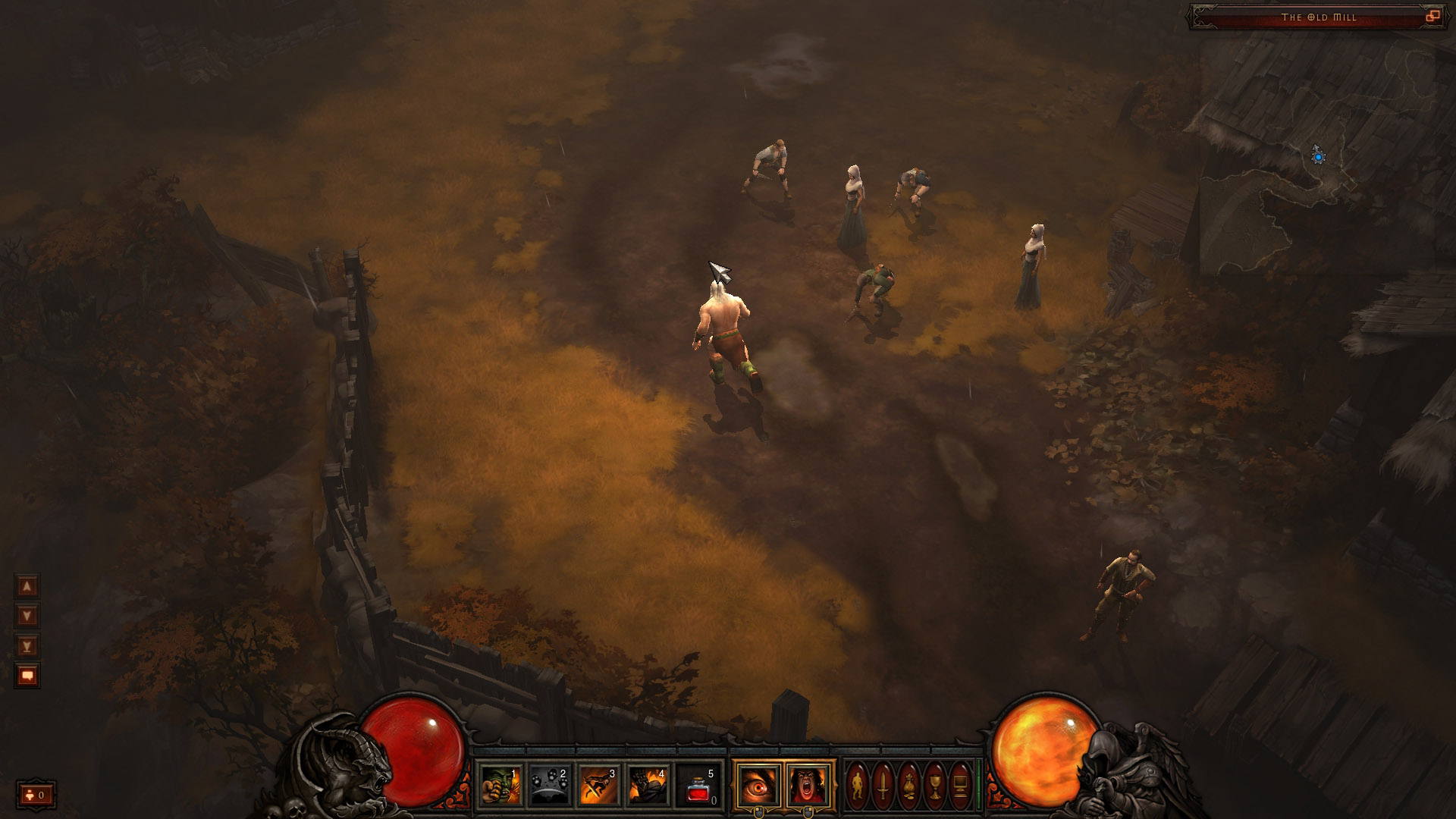This screenshot has width=1456, height=819.
Task: Activate the punching fist skill in slot 1
Action: pos(500,785)
